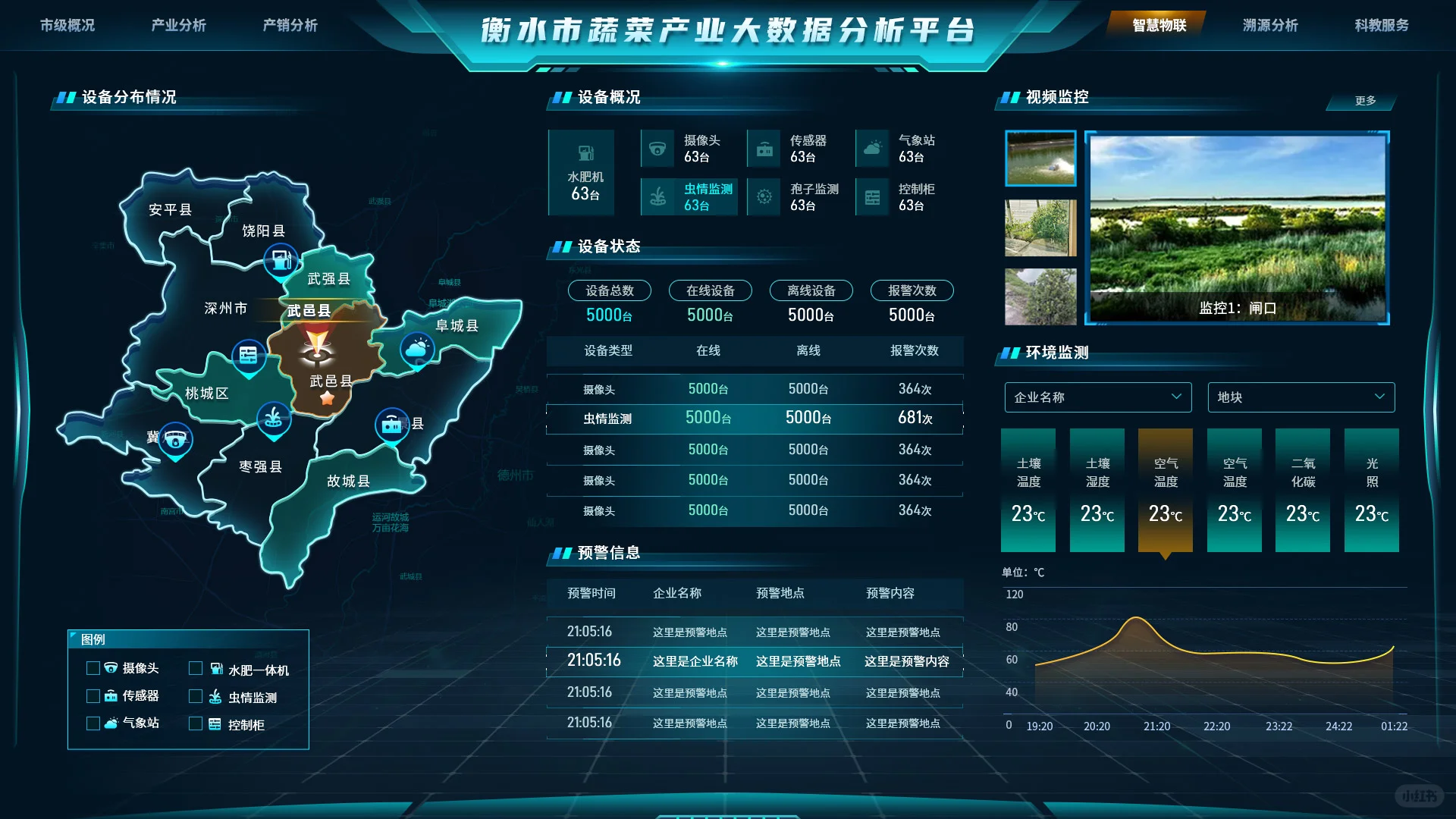Select the 气象站 weather station icon
Image resolution: width=1456 pixels, height=819 pixels.
point(872,149)
